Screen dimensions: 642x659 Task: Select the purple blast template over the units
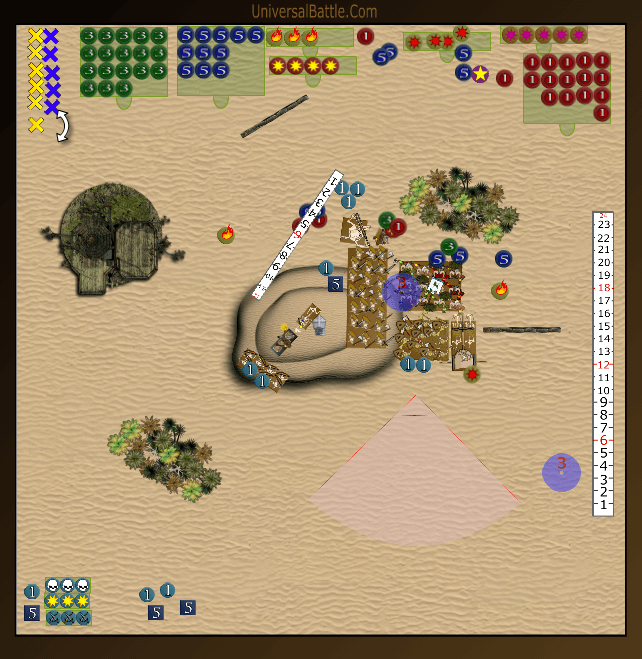click(x=401, y=292)
